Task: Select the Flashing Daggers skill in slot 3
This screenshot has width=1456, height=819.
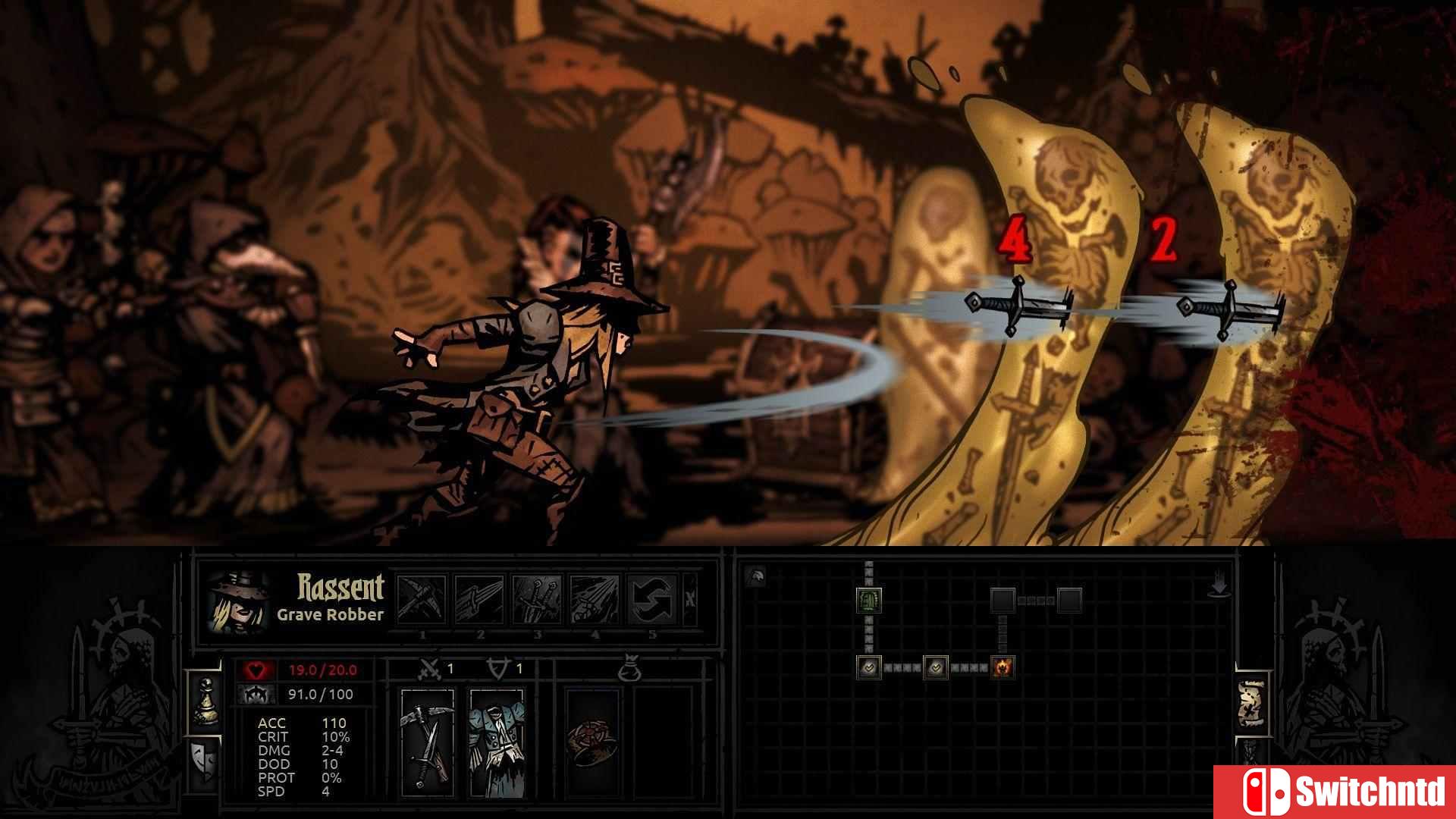Action: click(538, 598)
